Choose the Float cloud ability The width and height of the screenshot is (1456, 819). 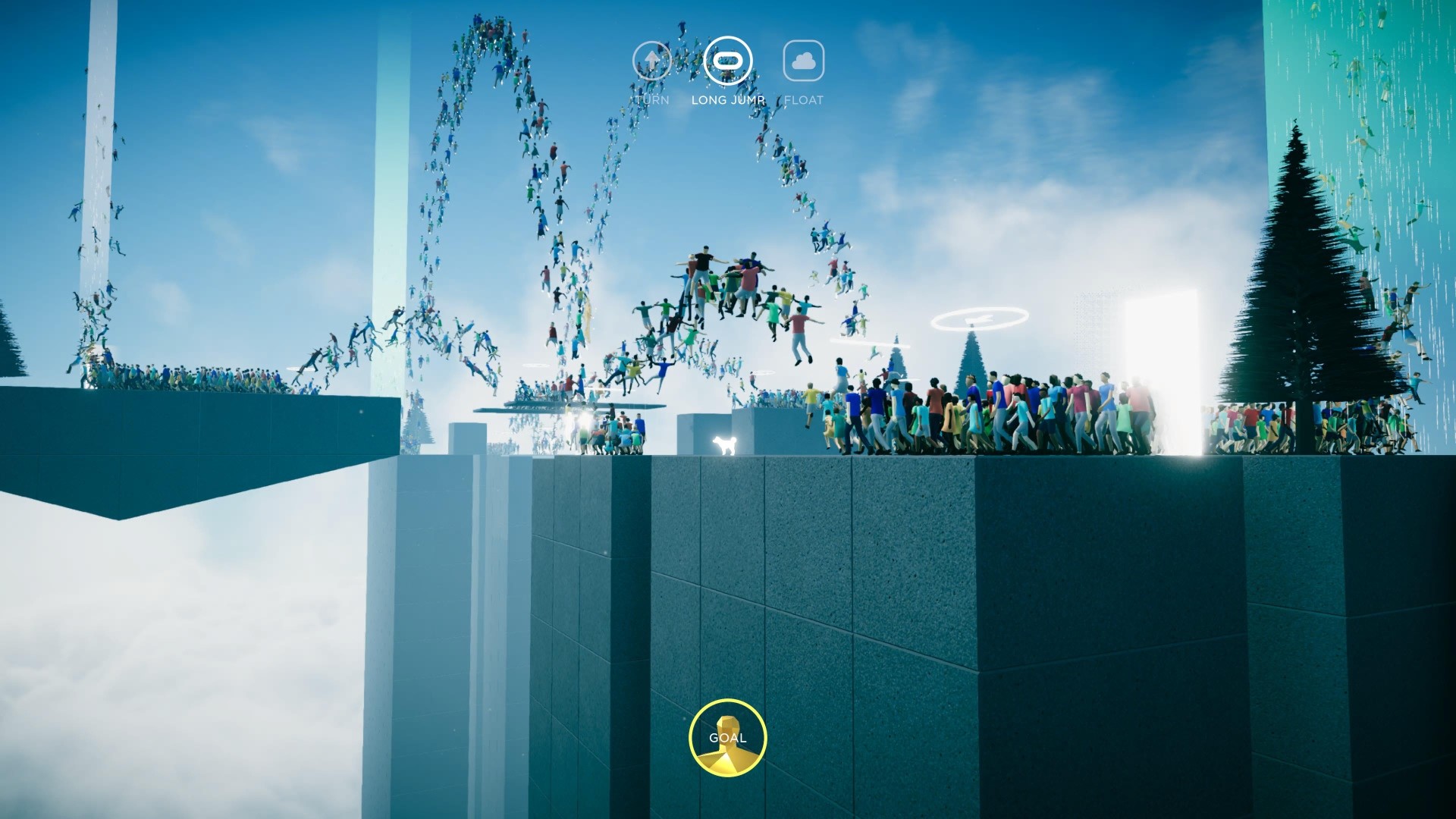(803, 61)
